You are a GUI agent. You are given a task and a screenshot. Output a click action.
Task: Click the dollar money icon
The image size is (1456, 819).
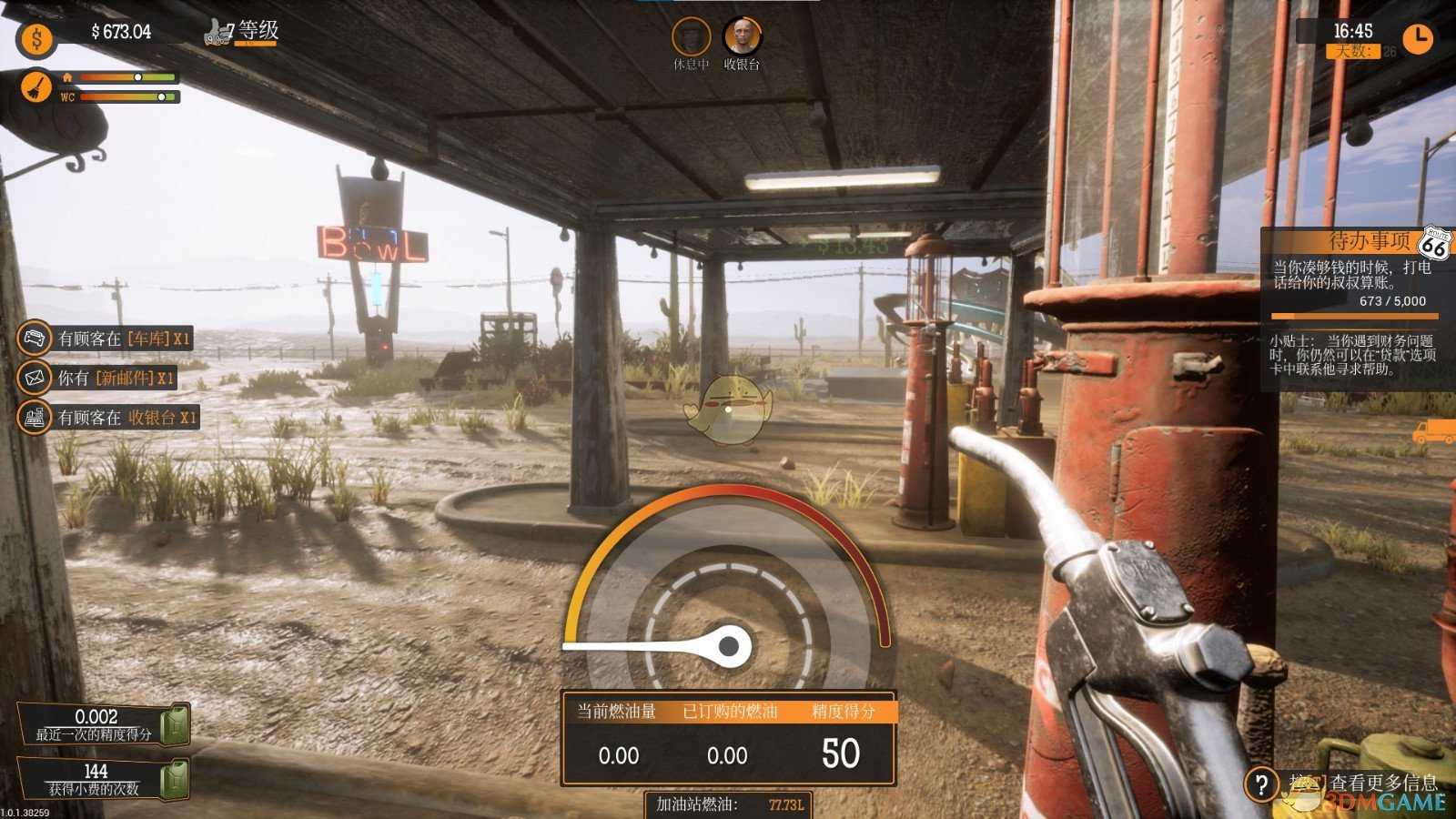pyautogui.click(x=36, y=39)
